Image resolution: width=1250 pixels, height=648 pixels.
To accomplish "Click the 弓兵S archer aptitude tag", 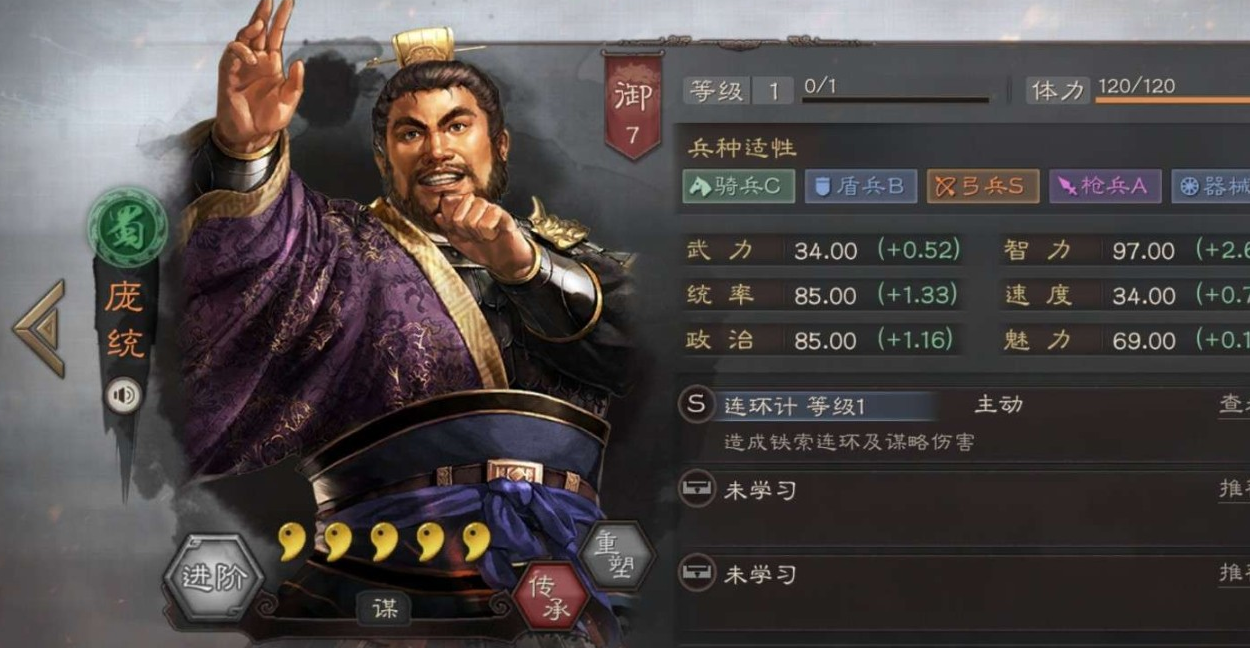I will pos(983,186).
